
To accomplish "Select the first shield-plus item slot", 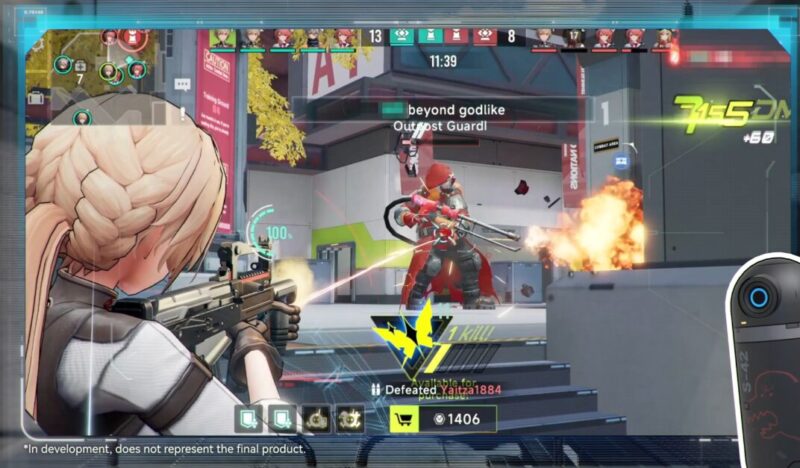I will tap(249, 419).
